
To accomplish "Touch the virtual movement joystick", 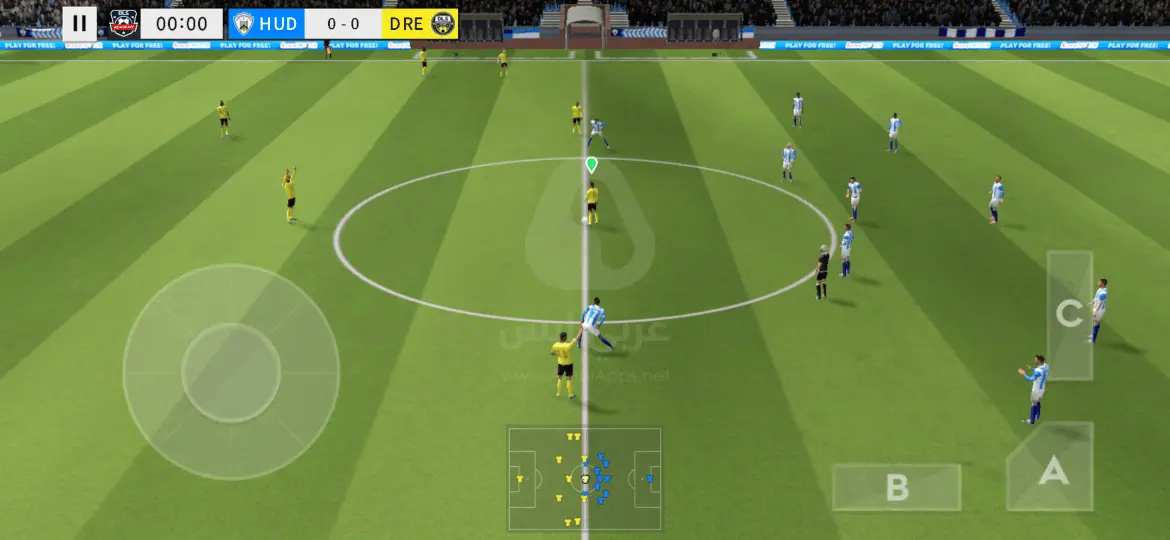I will coord(231,371).
